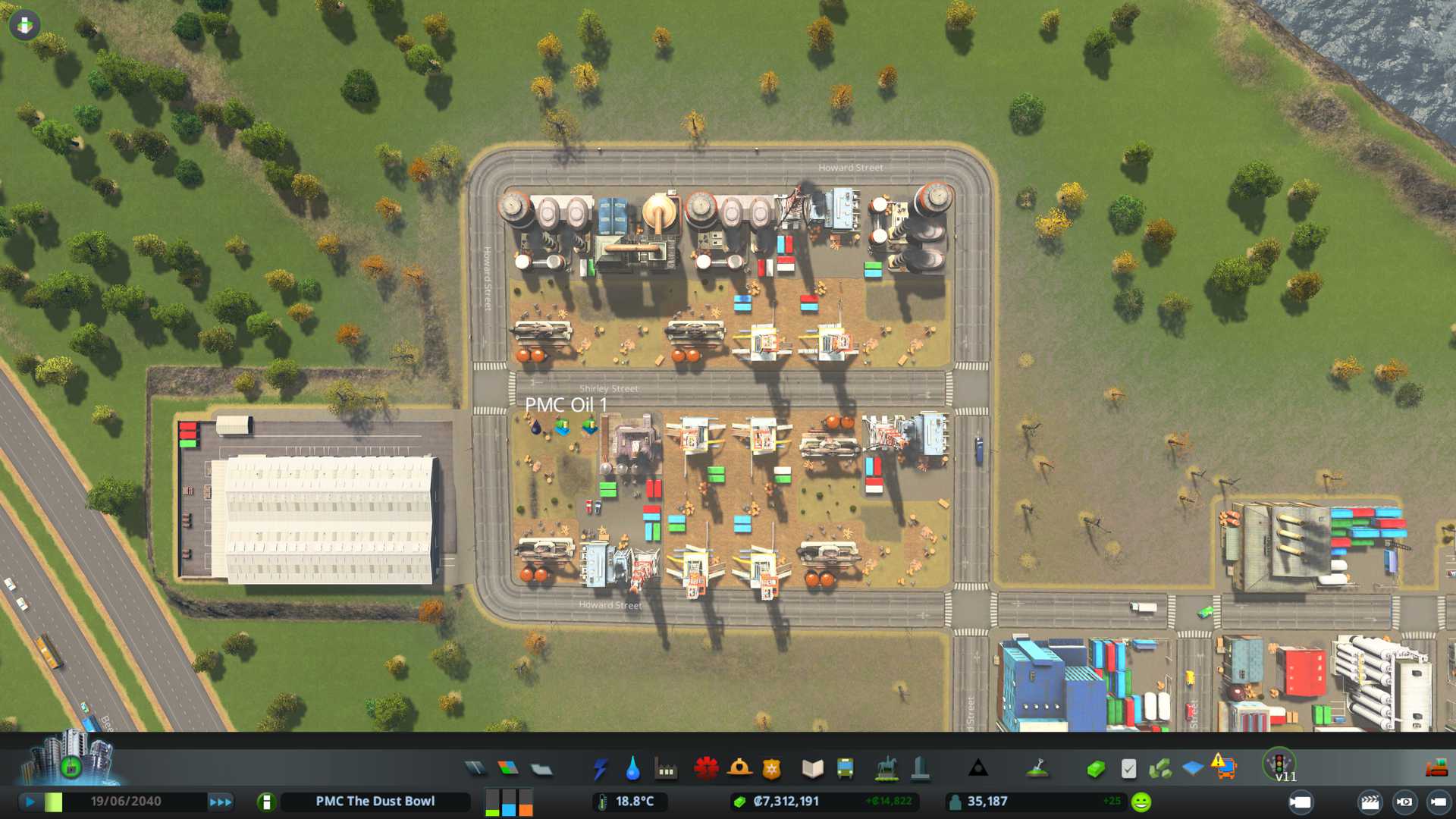Open the Parks statue menu
1456x819 pixels.
(x=886, y=769)
